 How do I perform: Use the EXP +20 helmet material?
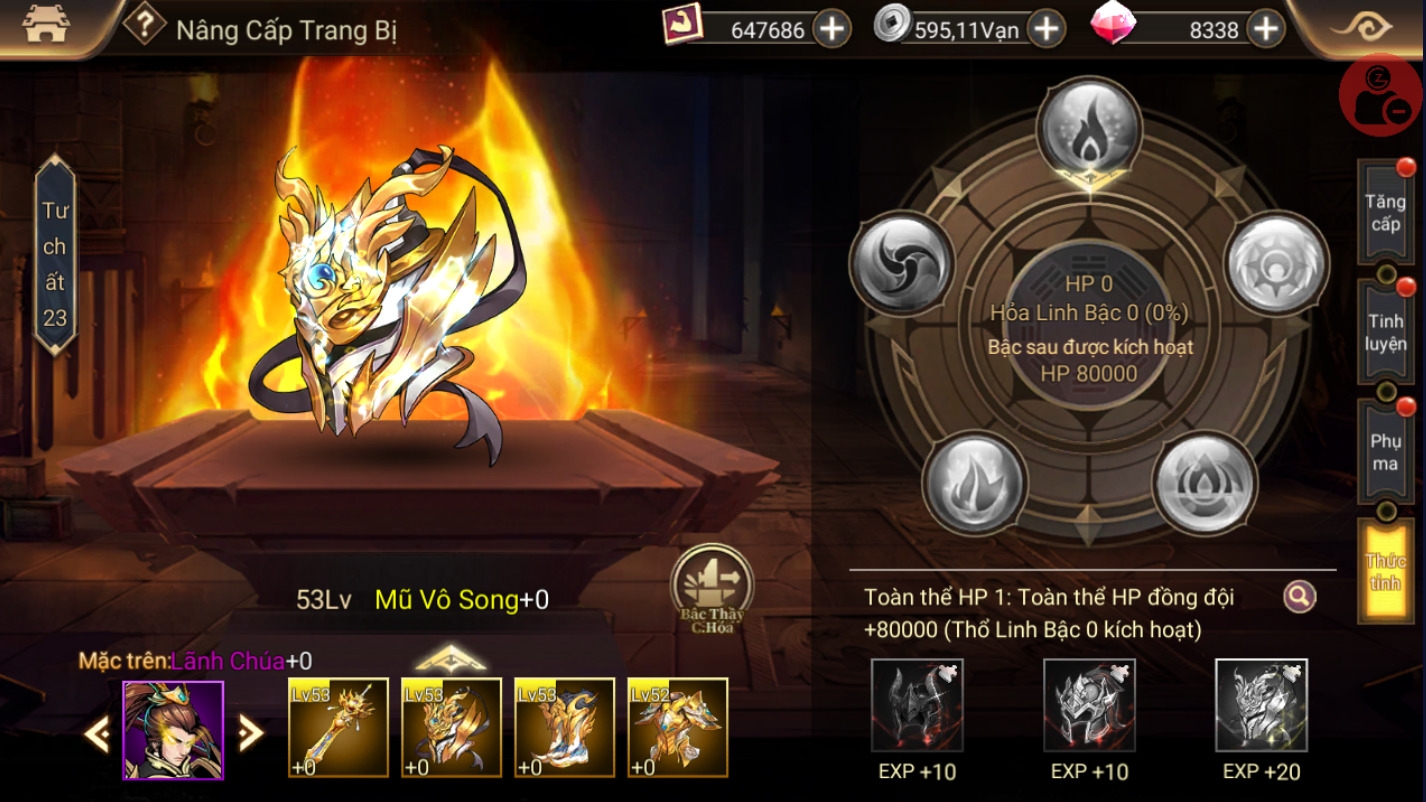click(1261, 705)
